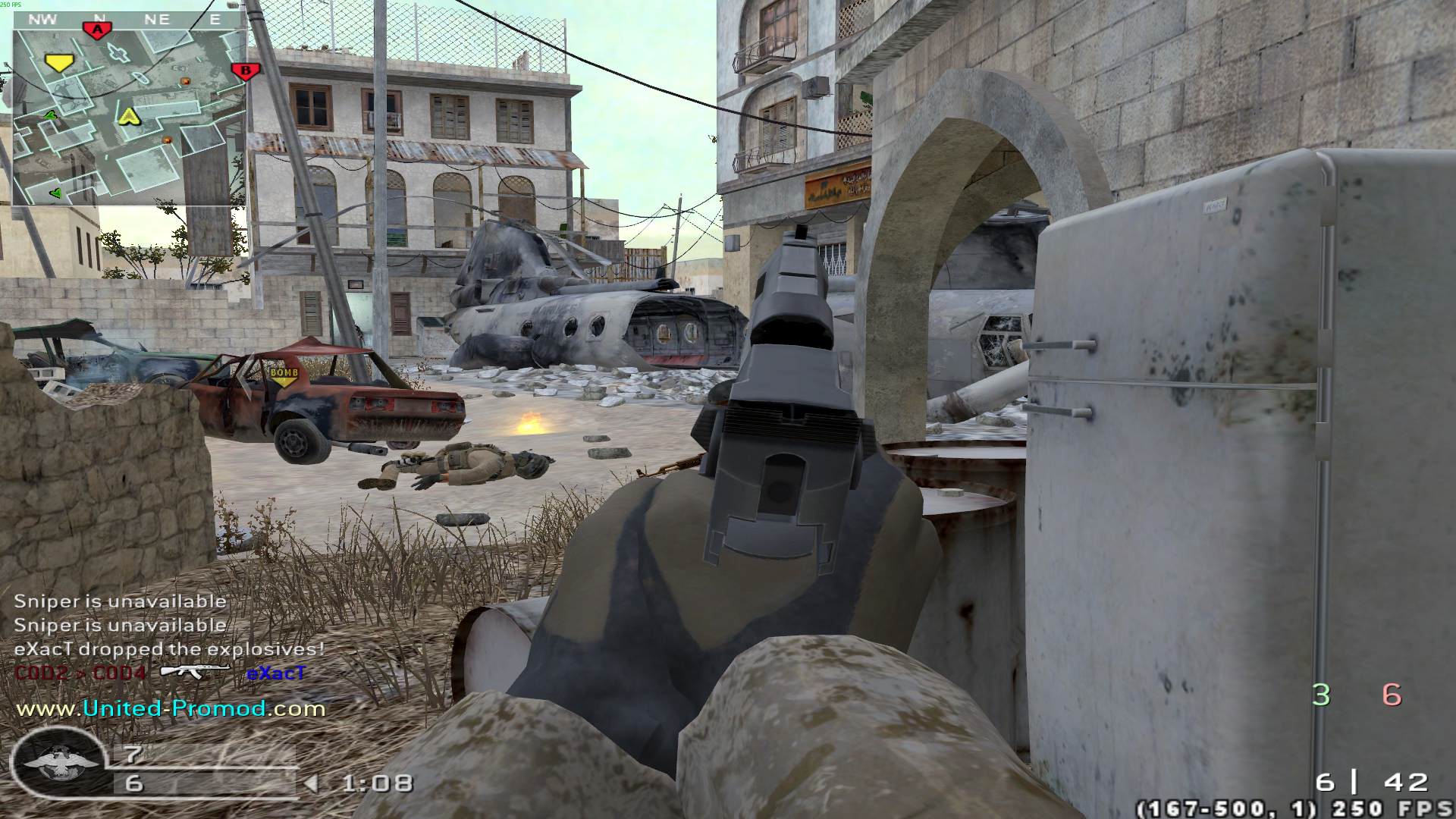Image resolution: width=1456 pixels, height=819 pixels.
Task: Open the www.United-Promod.com link
Action: click(x=171, y=708)
